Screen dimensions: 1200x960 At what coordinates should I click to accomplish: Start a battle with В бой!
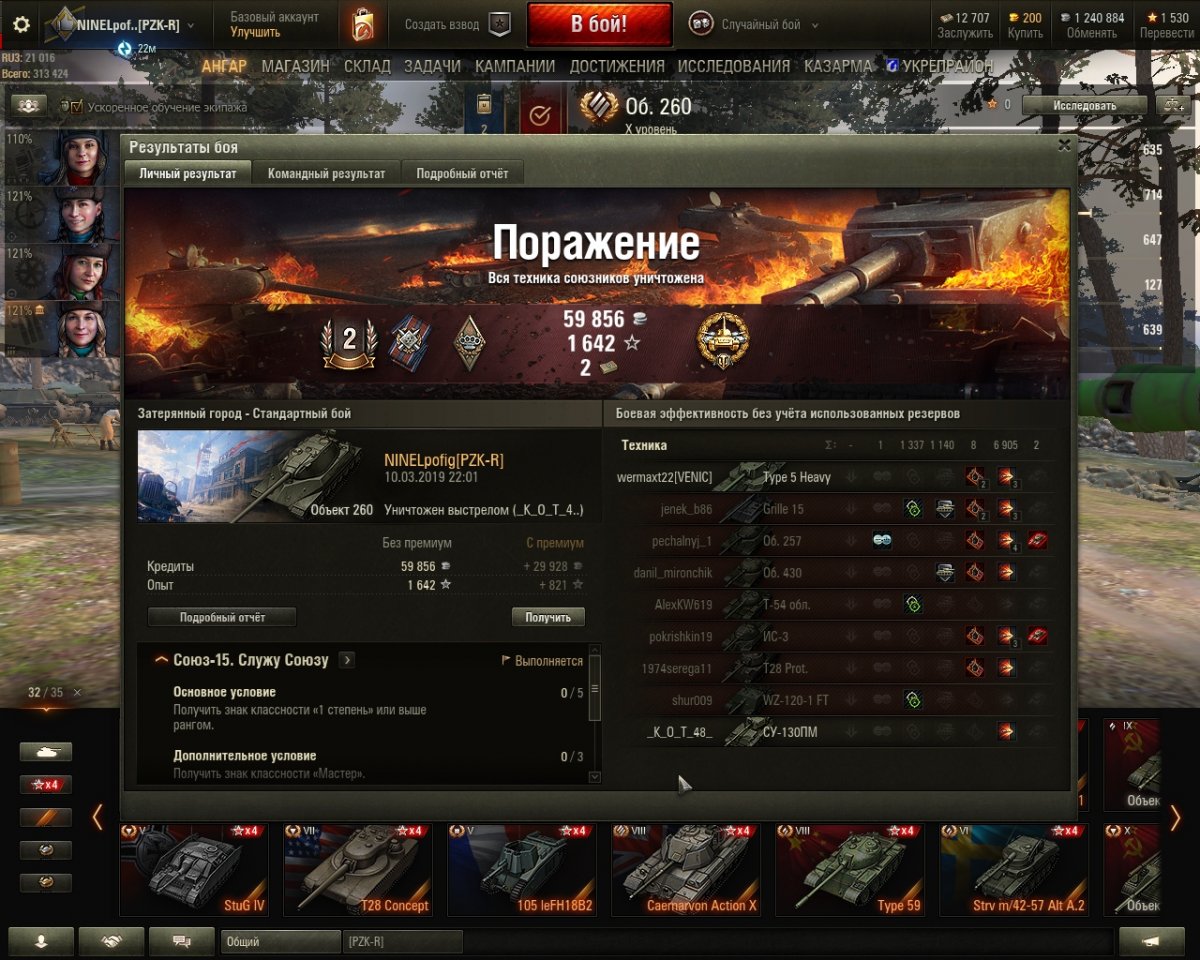coord(599,25)
